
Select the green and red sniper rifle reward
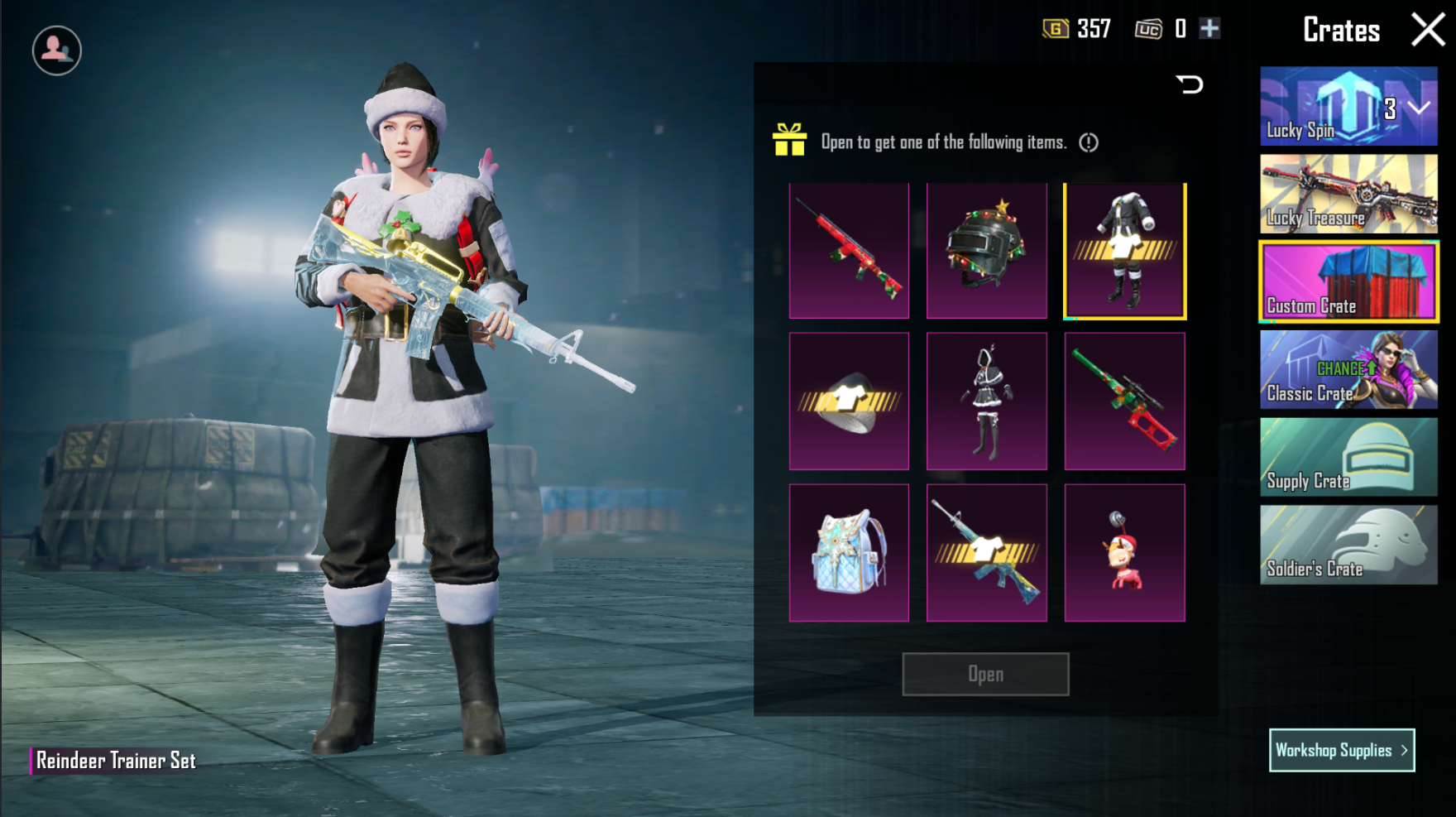pos(1124,401)
